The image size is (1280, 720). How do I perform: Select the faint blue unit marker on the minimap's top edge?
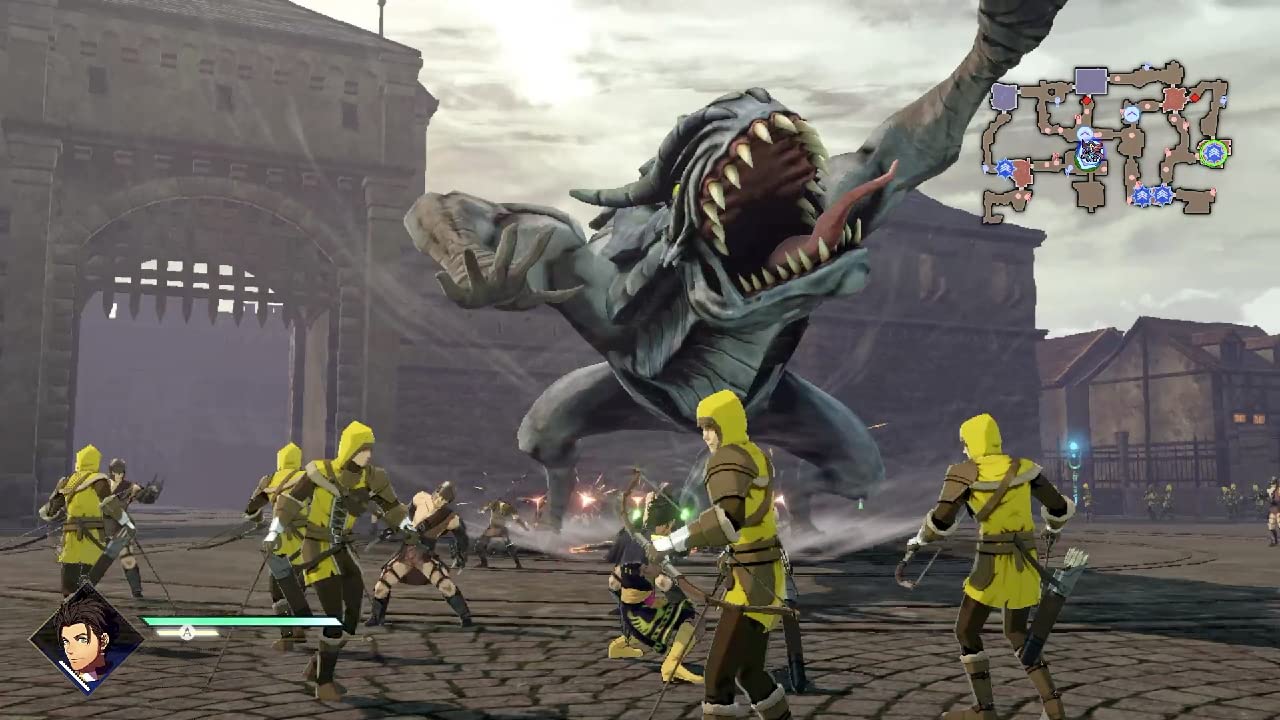pos(1145,65)
